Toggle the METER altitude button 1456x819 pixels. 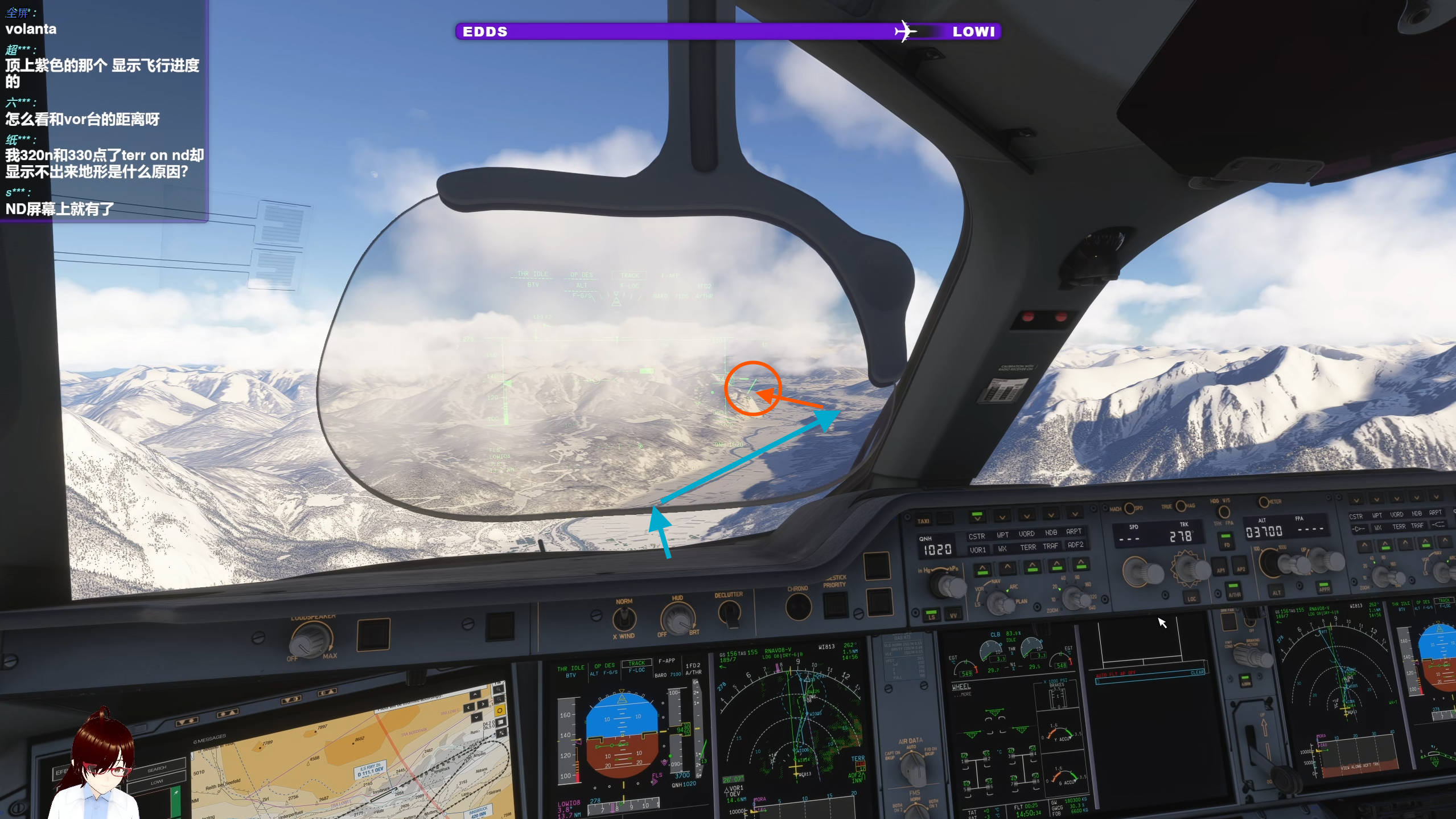click(1263, 502)
